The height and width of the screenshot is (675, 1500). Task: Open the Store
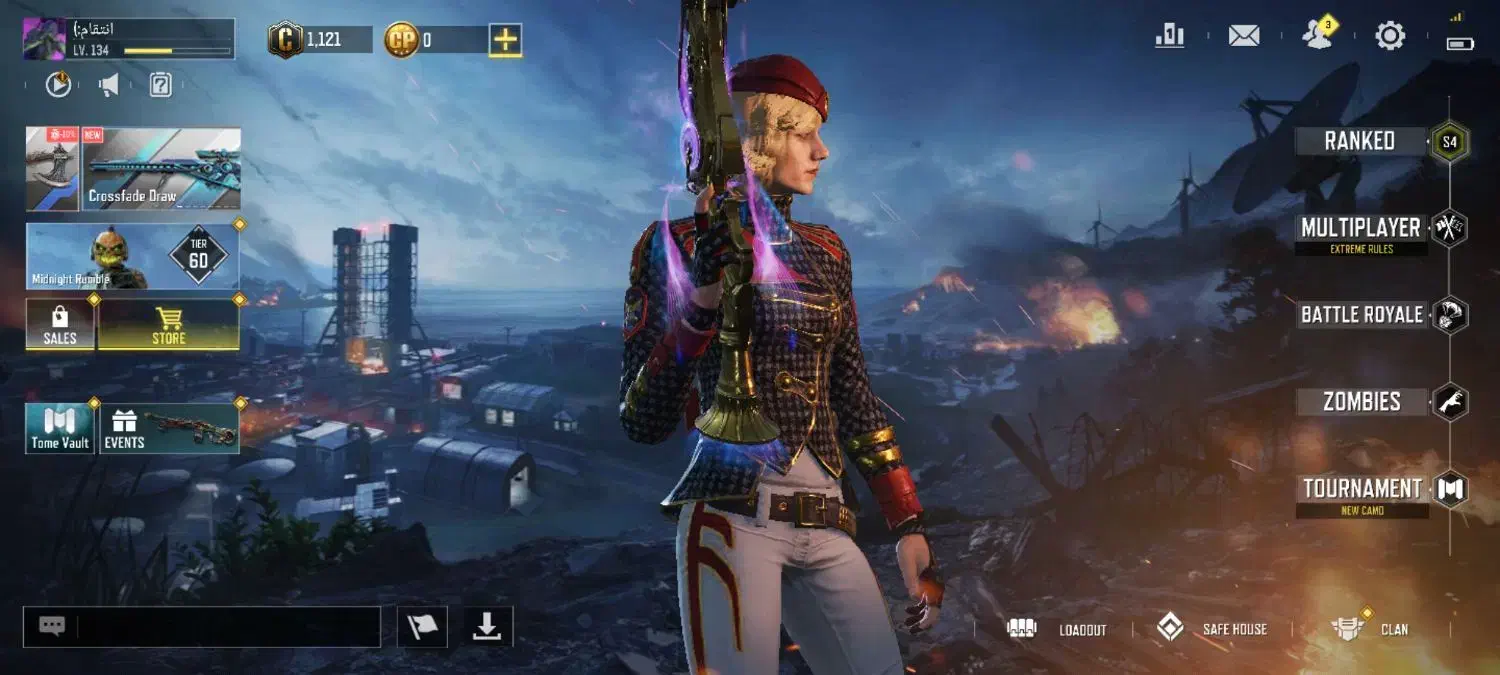168,325
